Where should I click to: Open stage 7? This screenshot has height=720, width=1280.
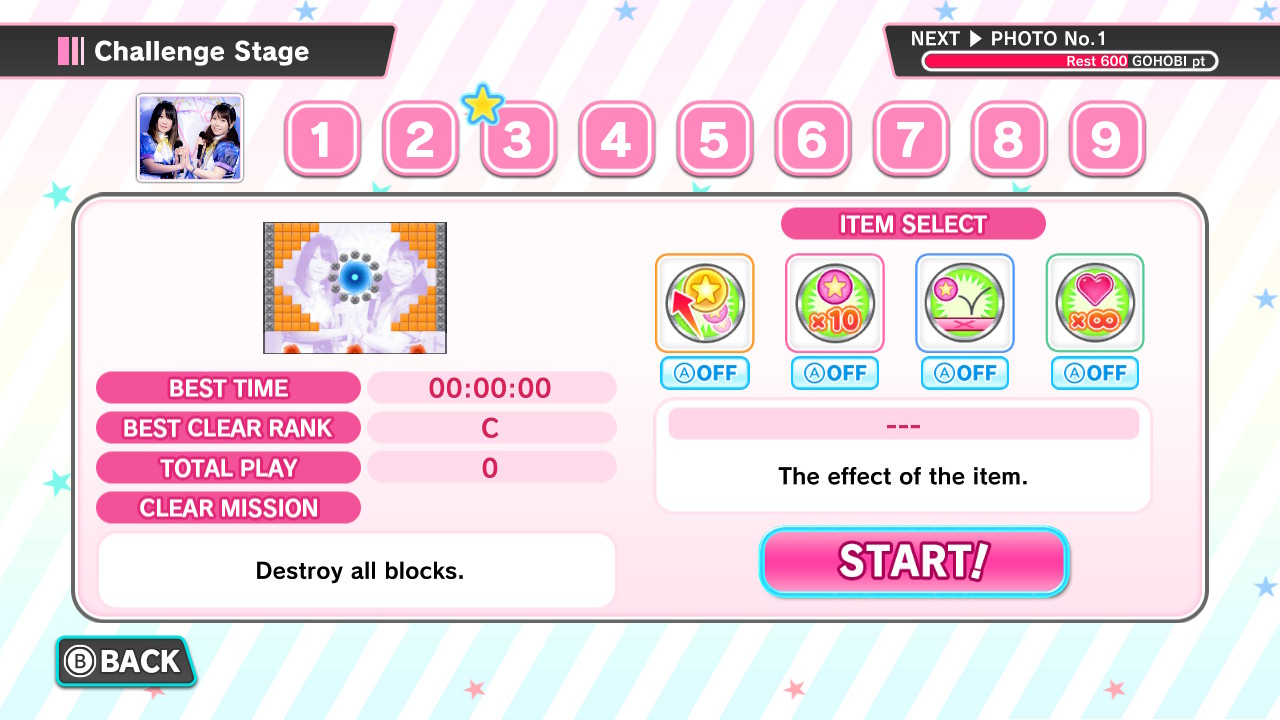tap(910, 140)
